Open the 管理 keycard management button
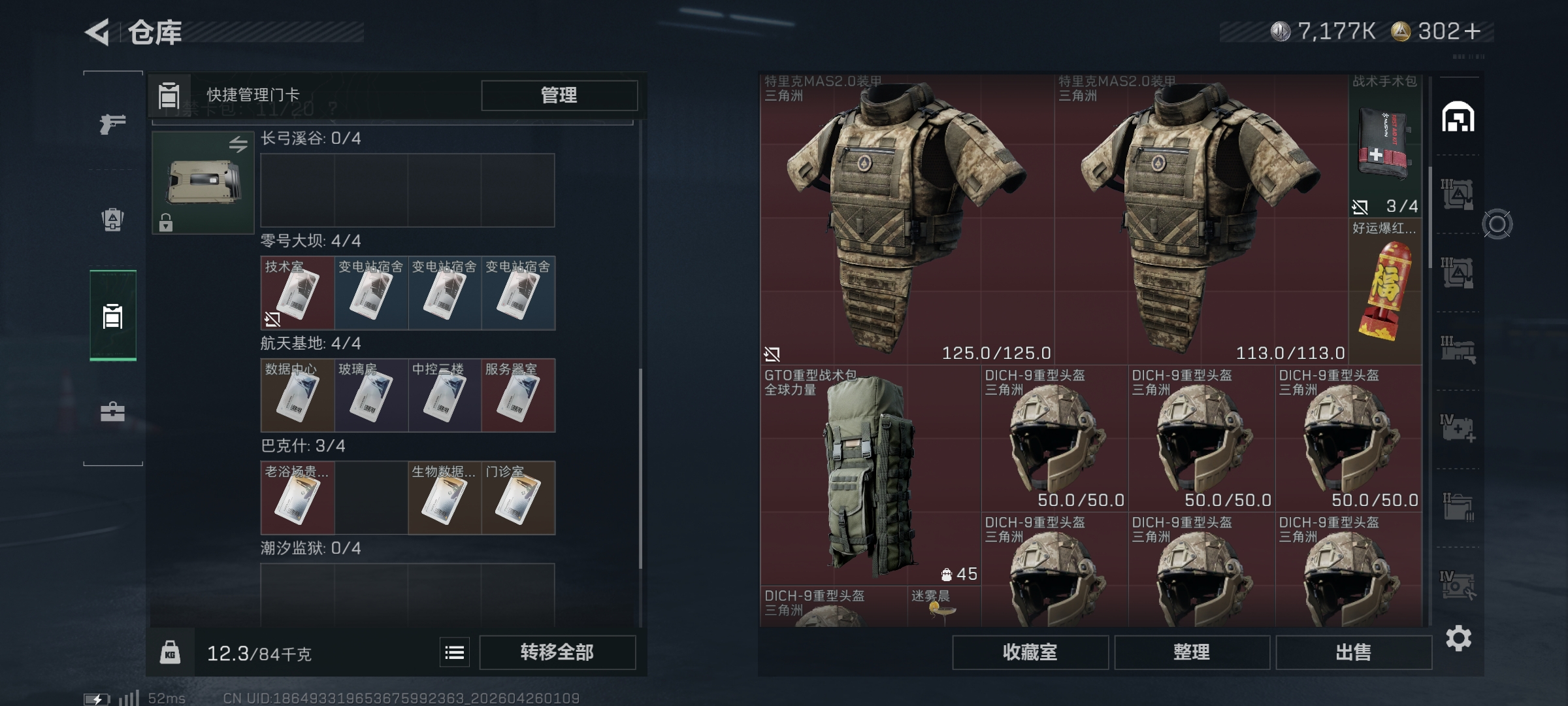Image resolution: width=1568 pixels, height=706 pixels. tap(559, 95)
